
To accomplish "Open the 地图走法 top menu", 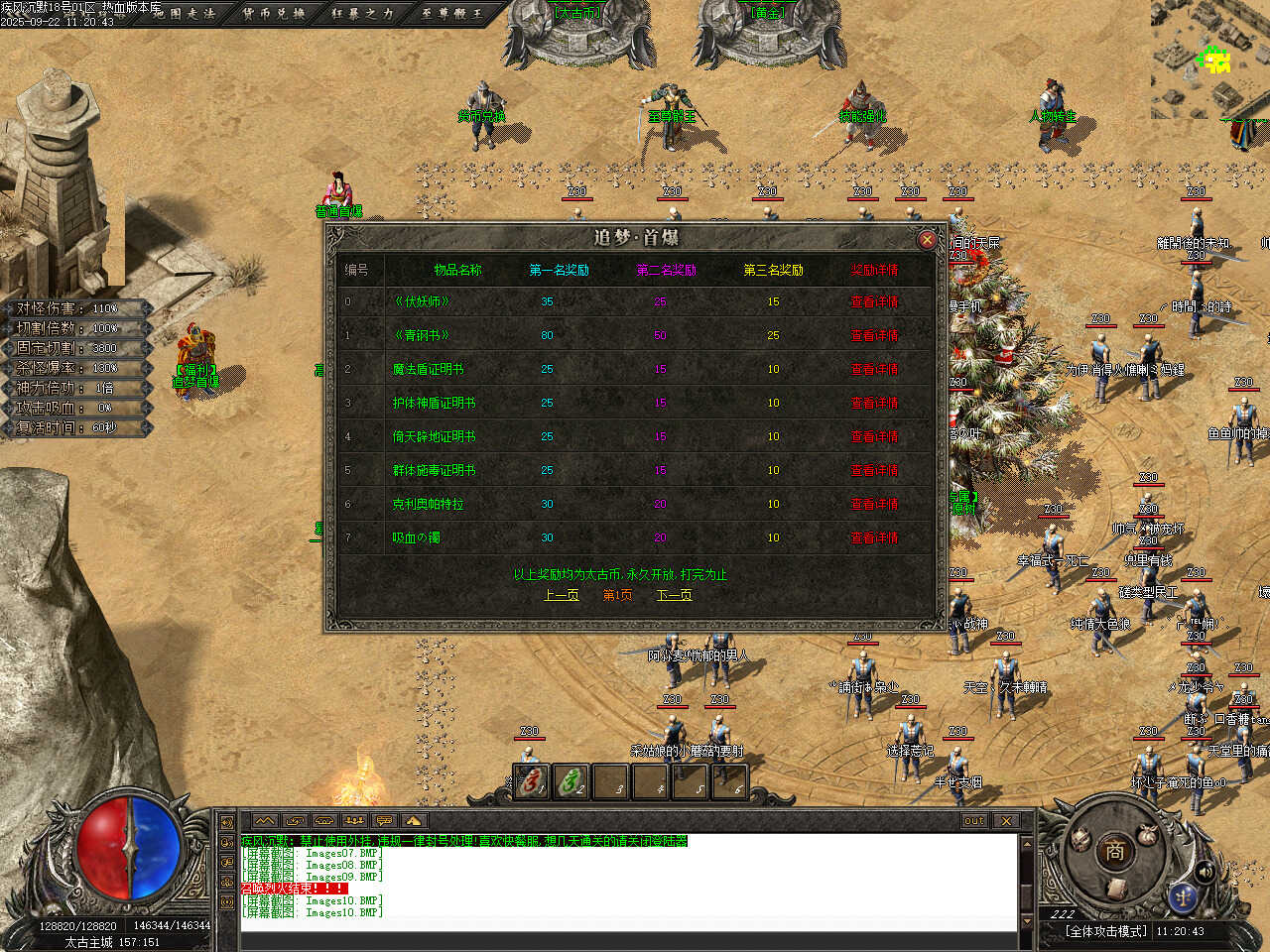I will coord(187,13).
